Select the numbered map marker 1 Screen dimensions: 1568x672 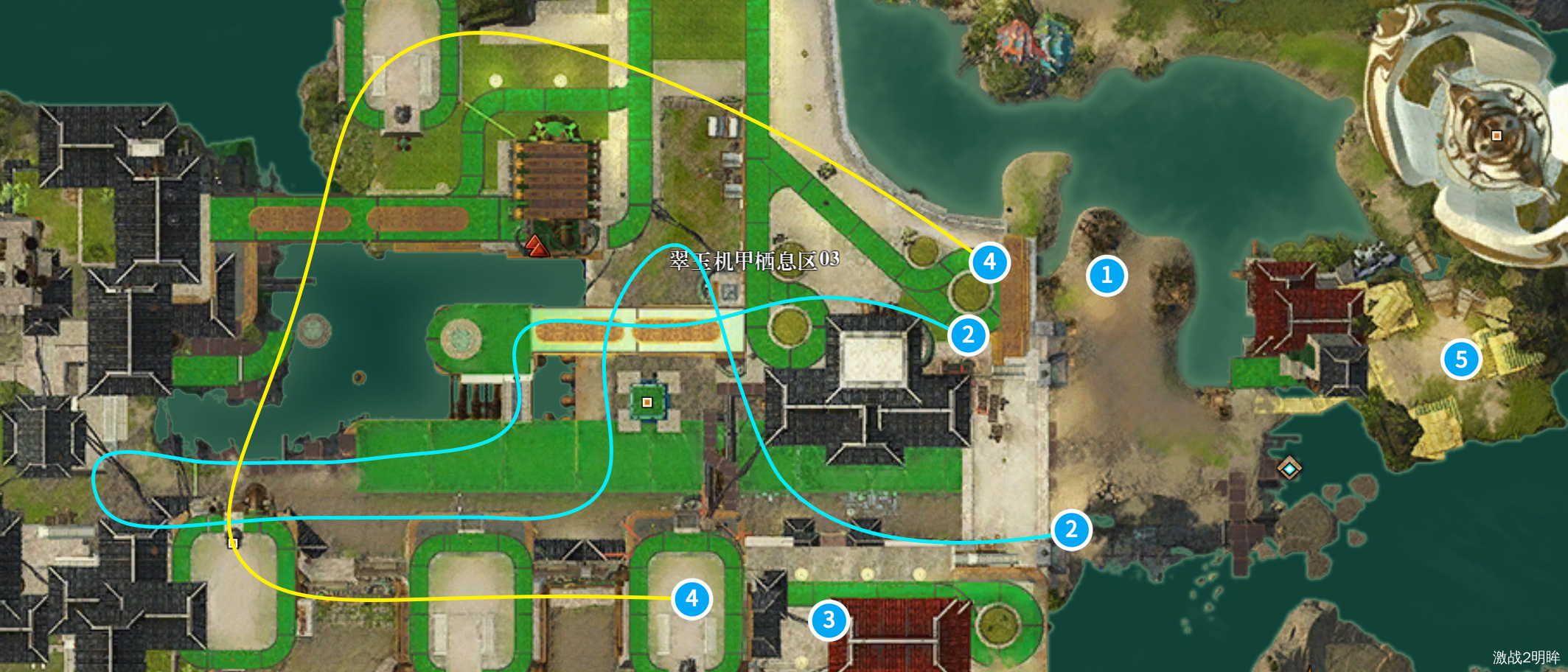(1106, 276)
